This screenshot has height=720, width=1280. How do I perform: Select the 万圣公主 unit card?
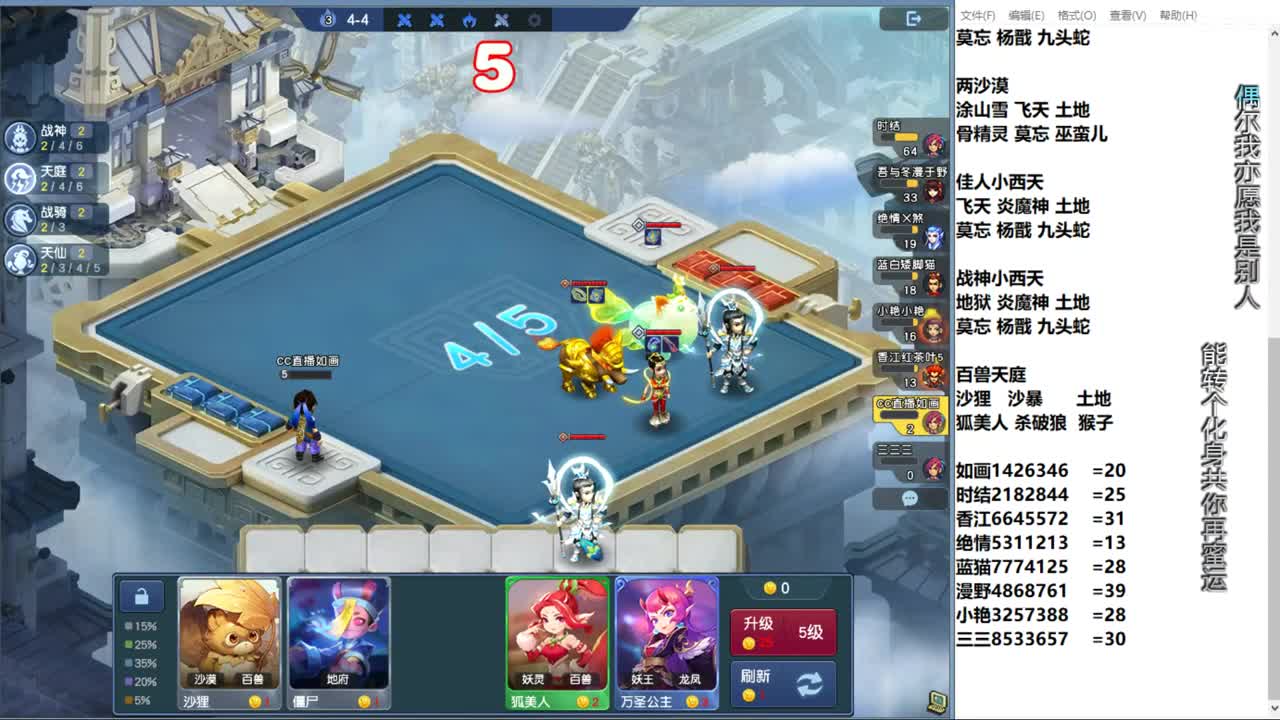pos(667,630)
